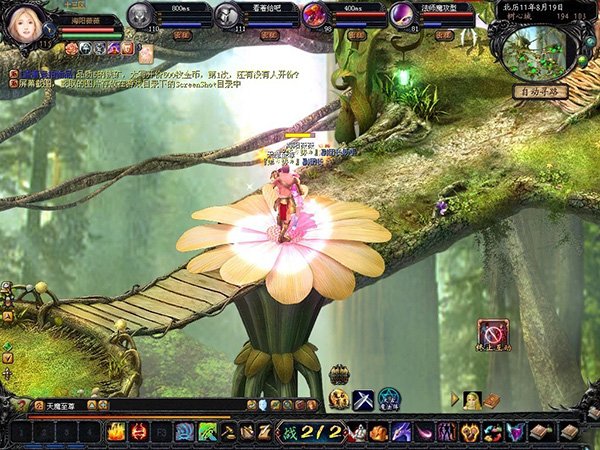
Task: Click the golden ornate emblem above warrior icon
Action: click(339, 375)
